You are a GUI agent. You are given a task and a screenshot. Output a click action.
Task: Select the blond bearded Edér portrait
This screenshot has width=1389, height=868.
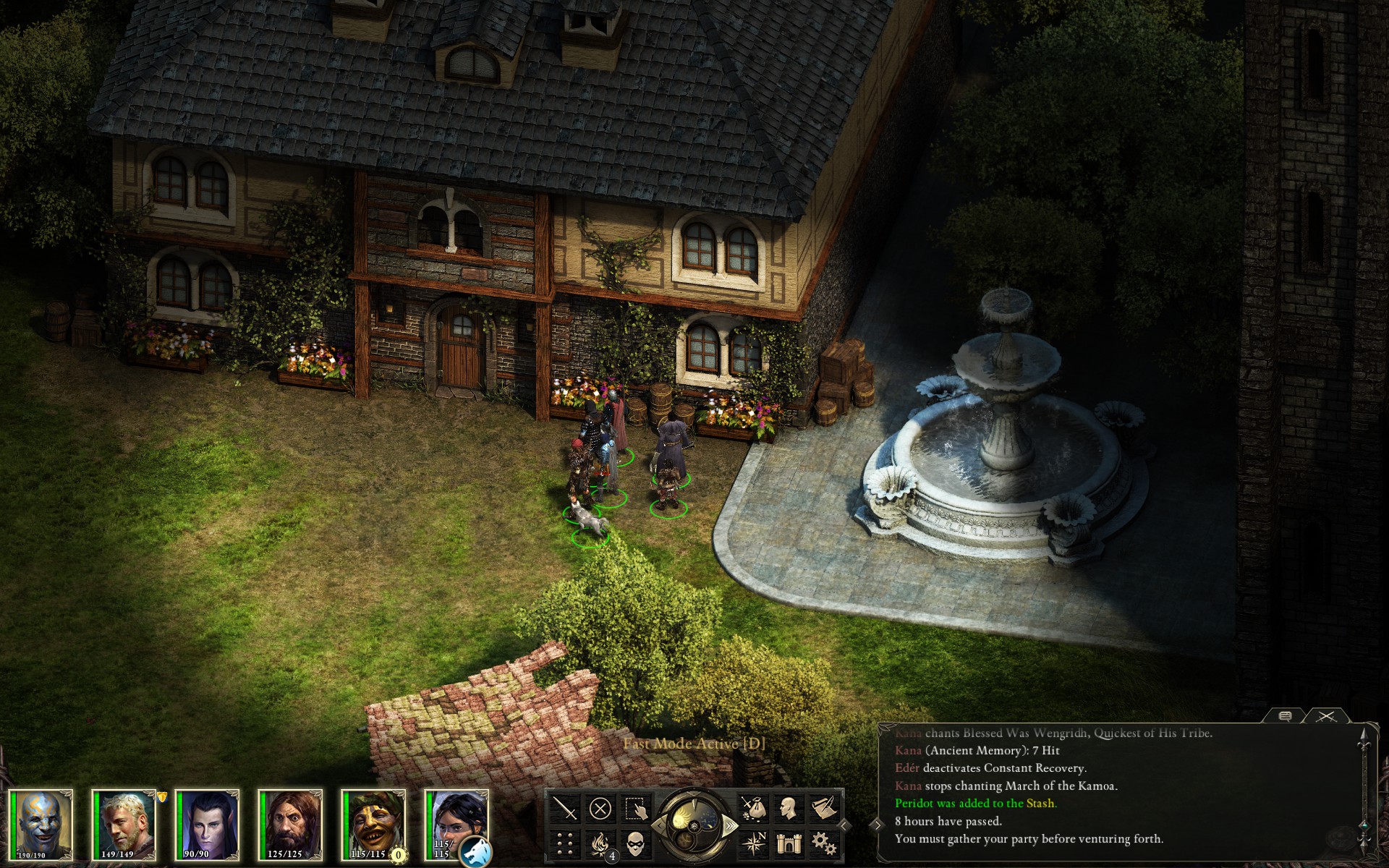pyautogui.click(x=124, y=825)
